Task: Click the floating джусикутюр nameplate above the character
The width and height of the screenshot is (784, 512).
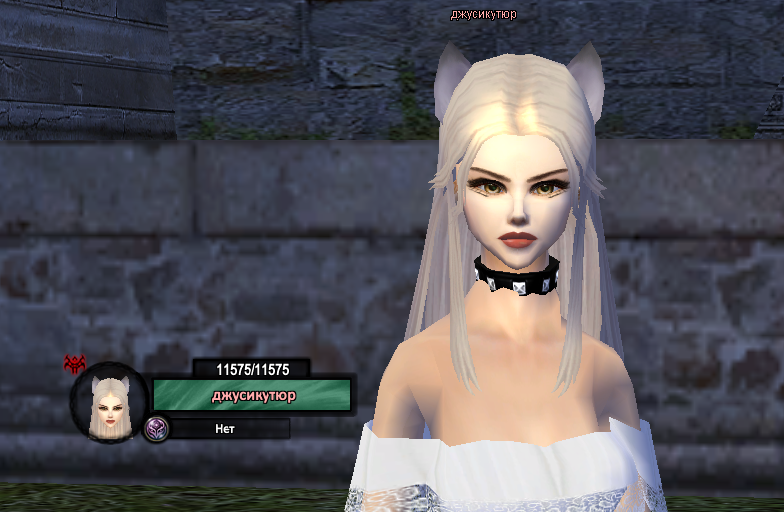Action: pyautogui.click(x=483, y=14)
